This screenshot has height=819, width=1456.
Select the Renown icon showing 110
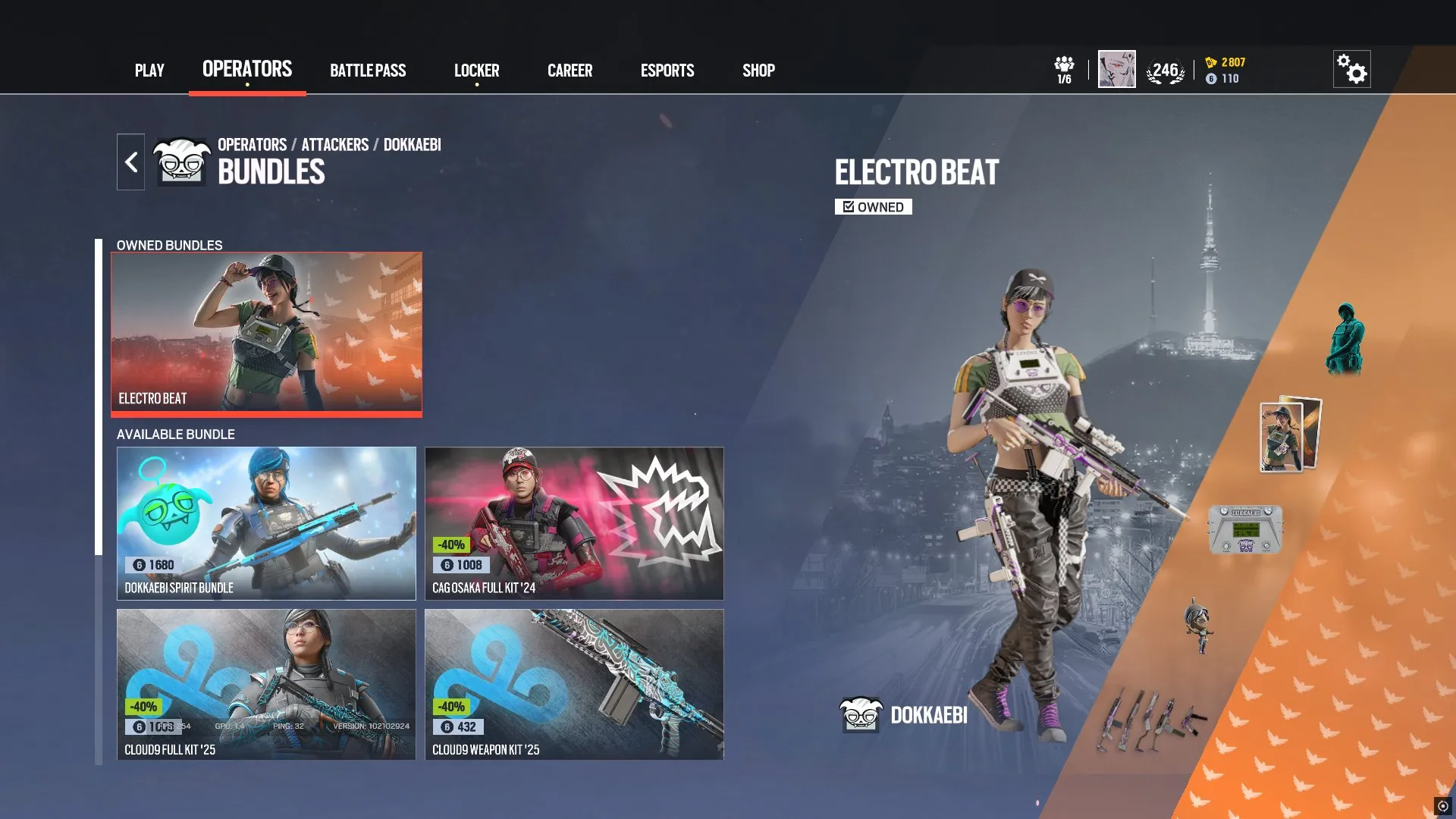1212,79
